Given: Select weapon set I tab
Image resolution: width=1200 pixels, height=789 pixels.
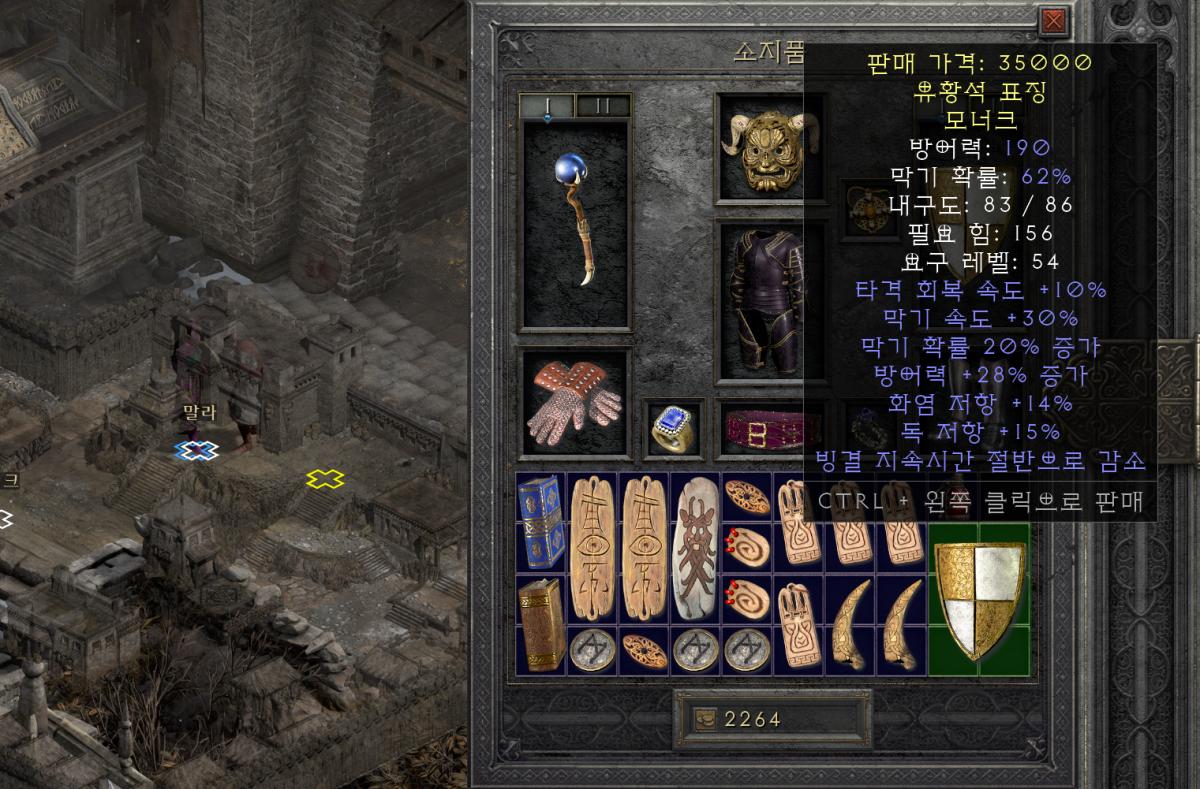Looking at the screenshot, I should (x=548, y=105).
